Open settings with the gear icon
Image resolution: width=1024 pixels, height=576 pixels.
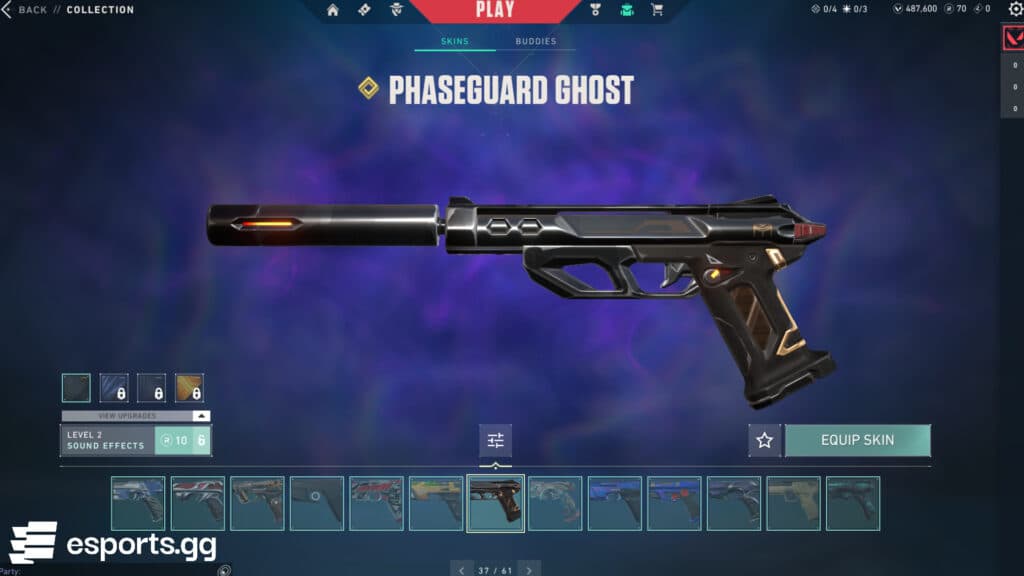[x=1016, y=9]
